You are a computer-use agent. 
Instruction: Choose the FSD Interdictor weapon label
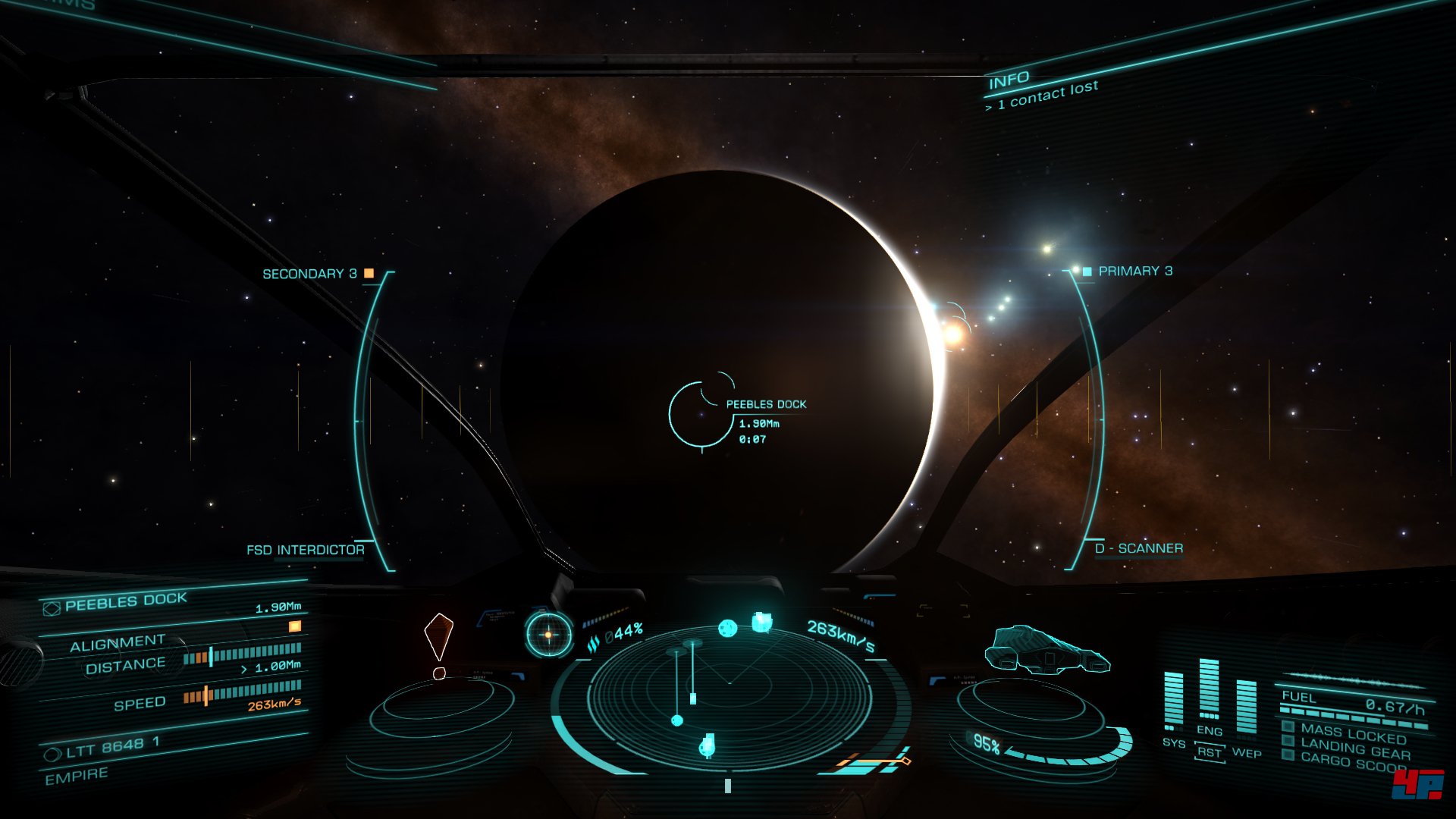[x=305, y=550]
